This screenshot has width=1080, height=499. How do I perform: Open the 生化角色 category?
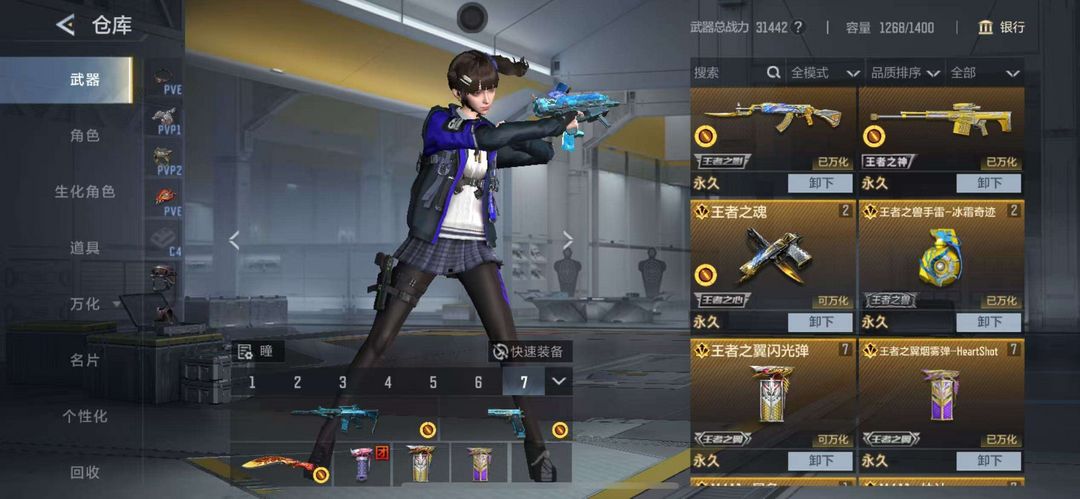(x=85, y=191)
